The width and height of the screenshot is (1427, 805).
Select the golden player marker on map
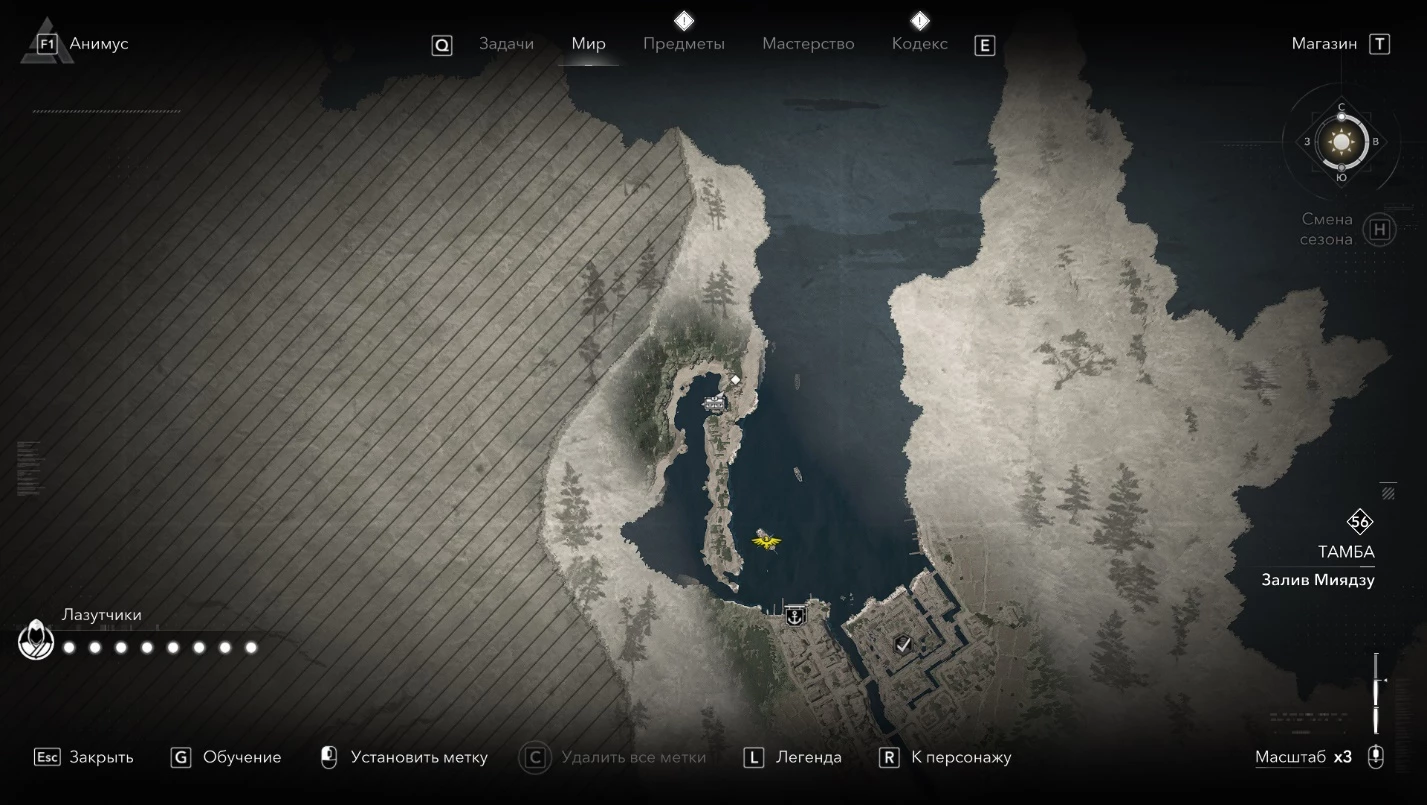click(766, 542)
